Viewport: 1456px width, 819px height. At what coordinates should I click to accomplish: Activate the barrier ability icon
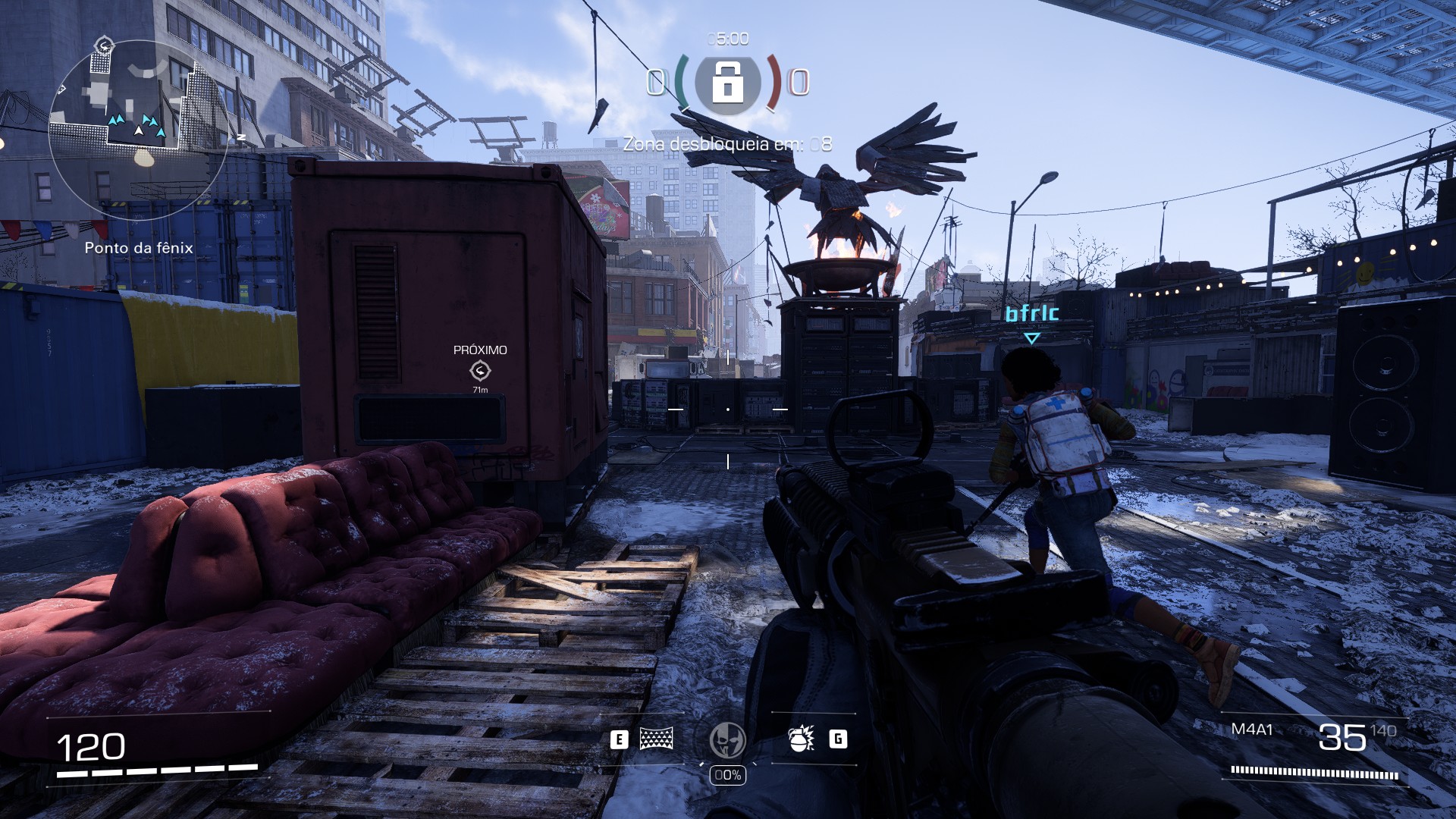(656, 739)
